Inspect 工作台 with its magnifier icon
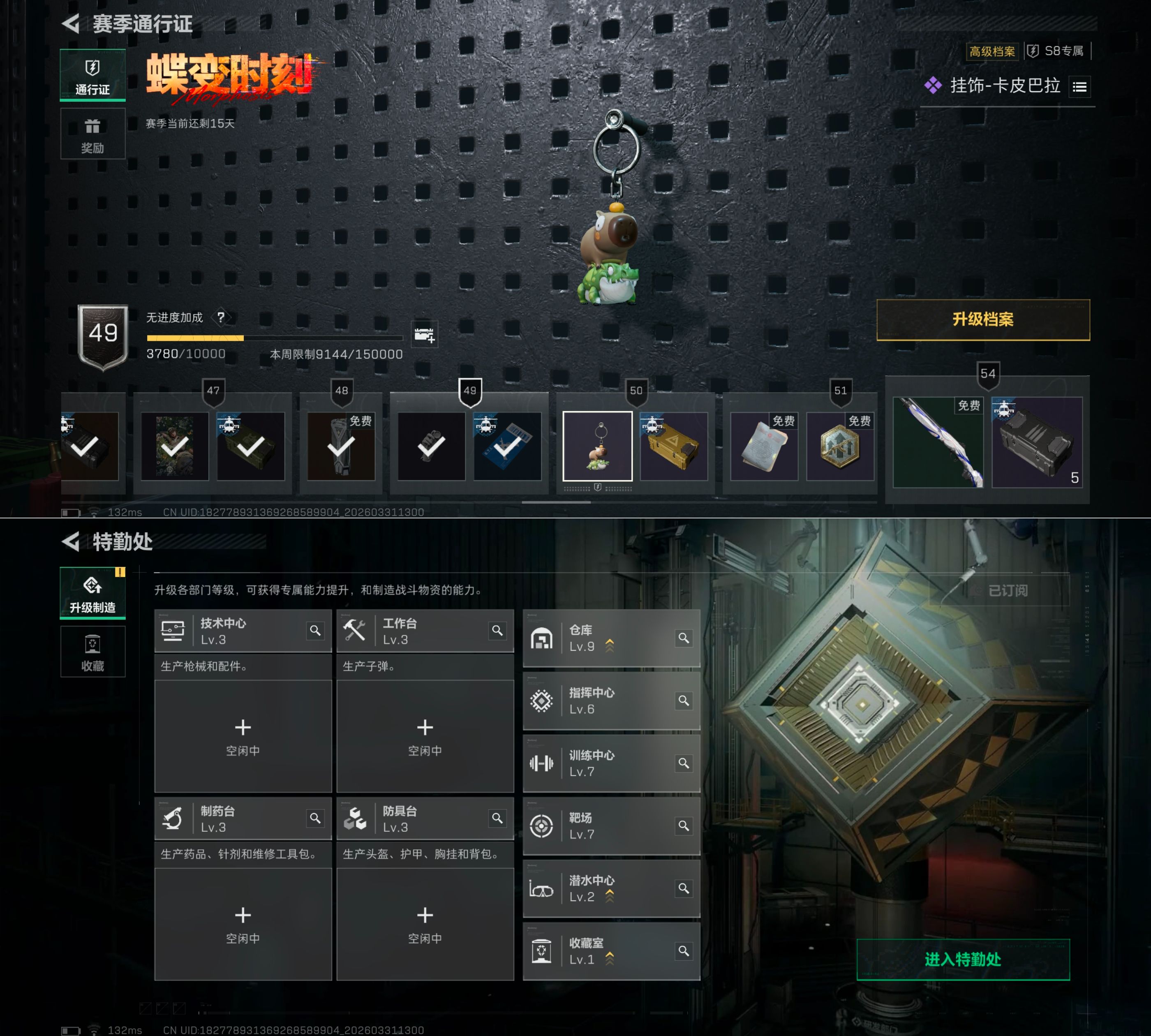1151x1036 pixels. [x=497, y=631]
